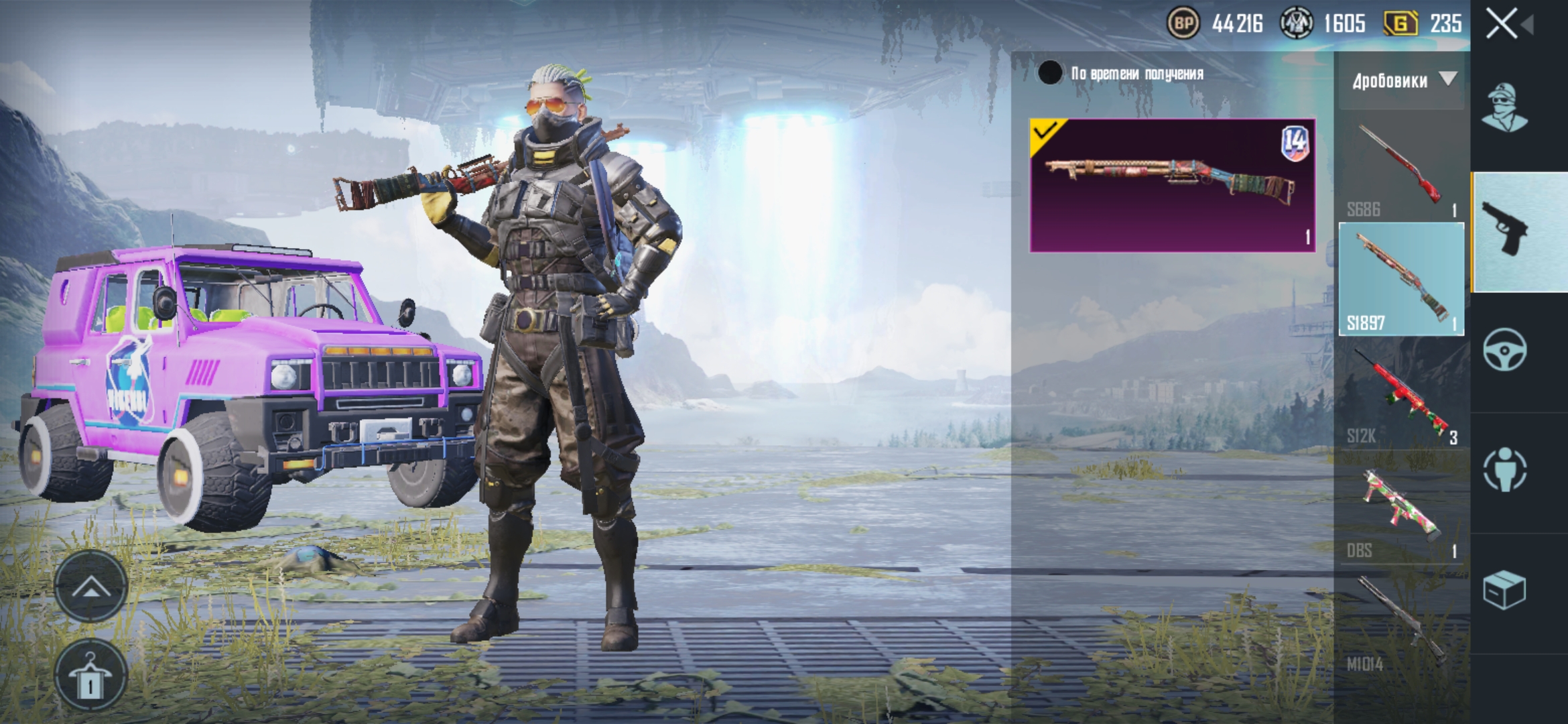
Task: Open the Дробовики weapon type dropdown
Action: (1401, 81)
